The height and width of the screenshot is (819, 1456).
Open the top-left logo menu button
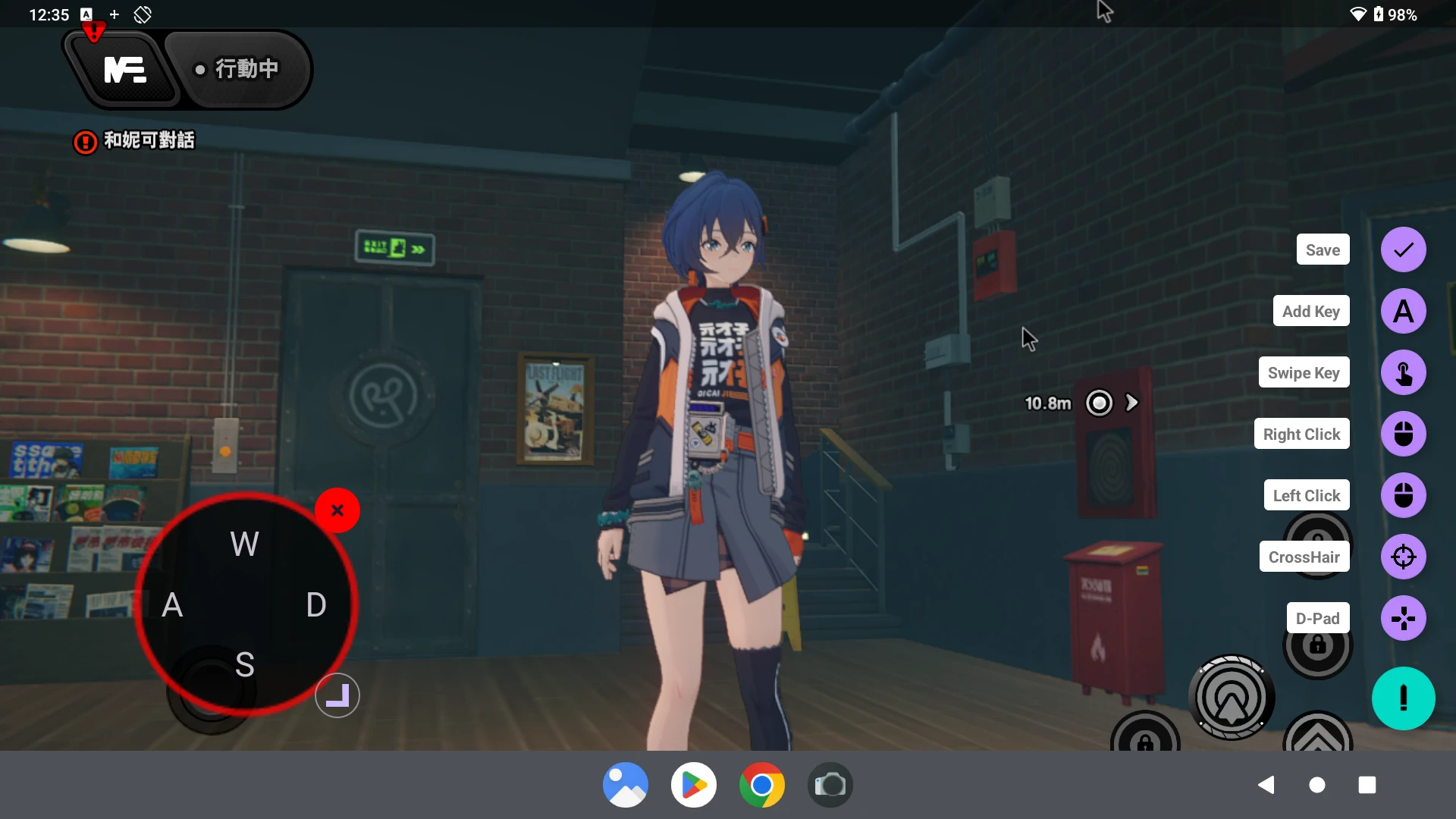click(x=124, y=70)
